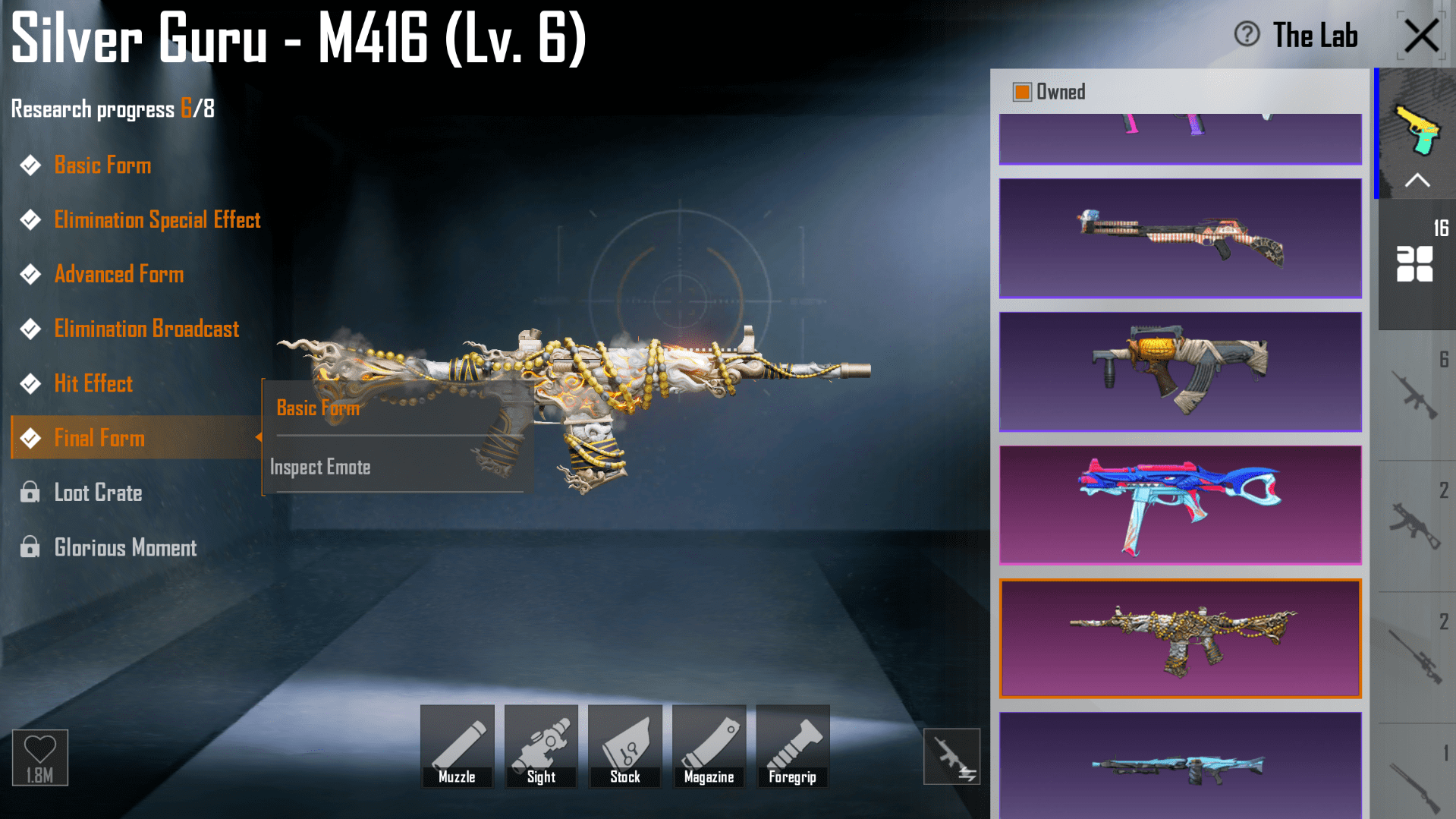Select the Foregrip attachment slot
Viewport: 1456px width, 819px height.
pos(792,746)
